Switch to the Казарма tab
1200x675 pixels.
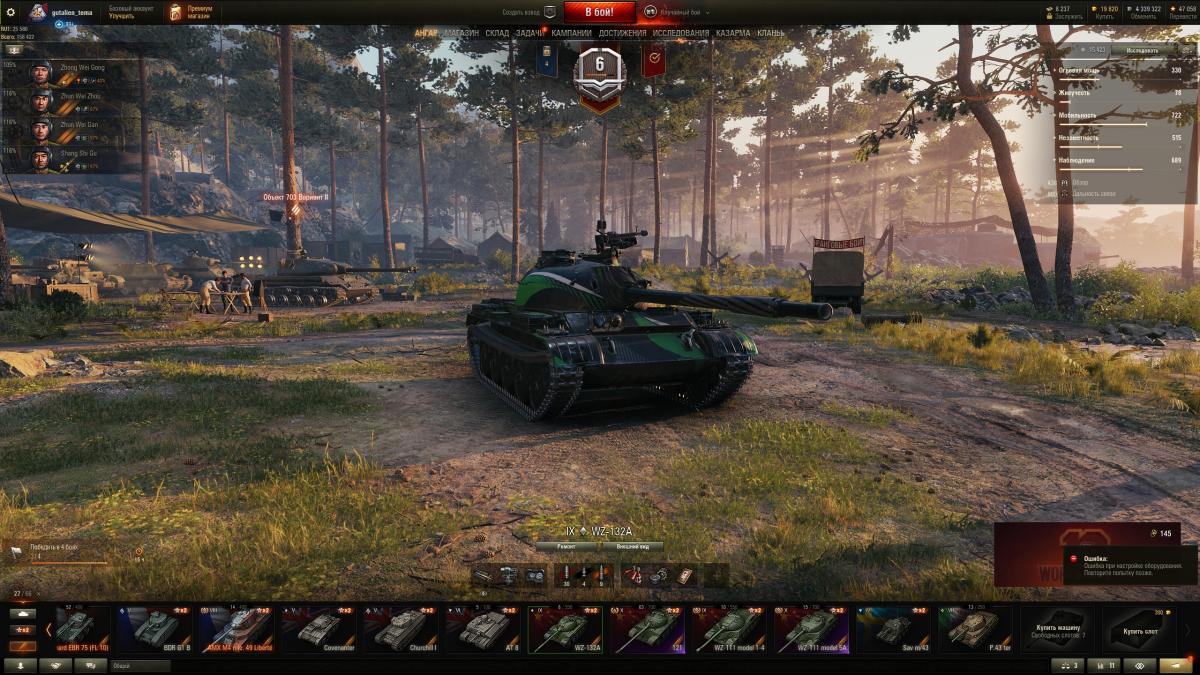pyautogui.click(x=733, y=33)
